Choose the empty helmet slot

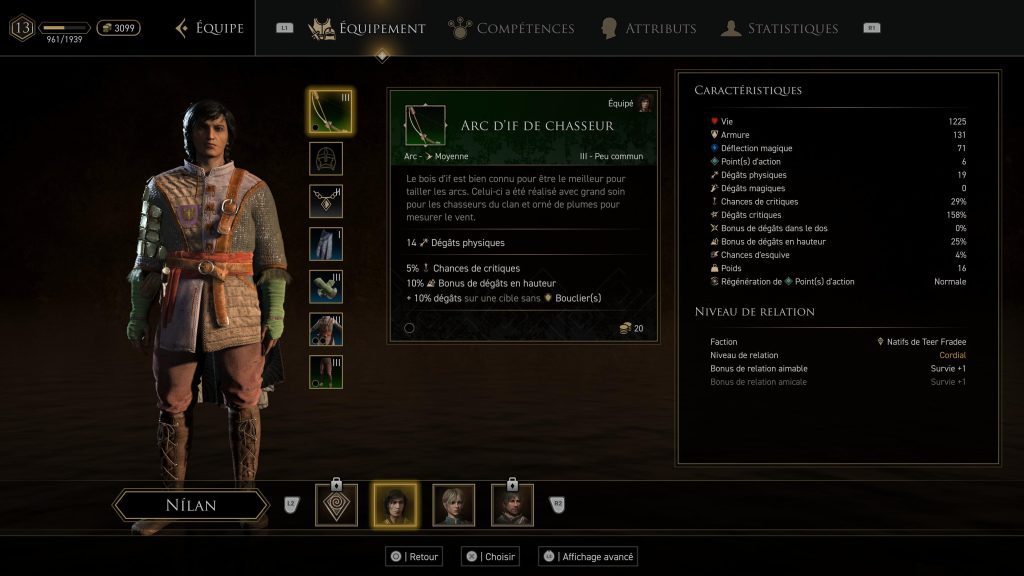326,158
